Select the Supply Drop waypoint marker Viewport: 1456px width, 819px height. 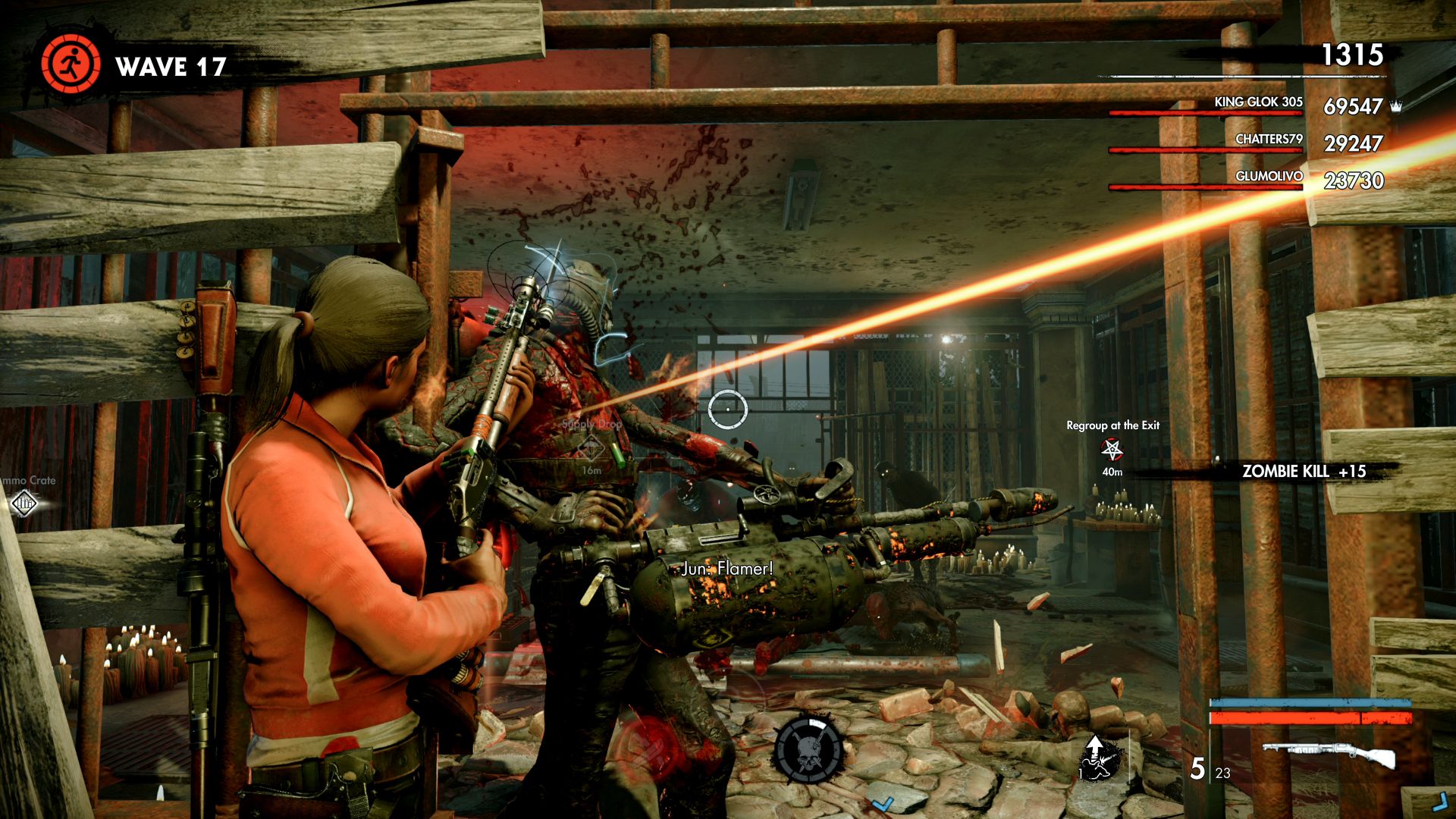(x=591, y=449)
